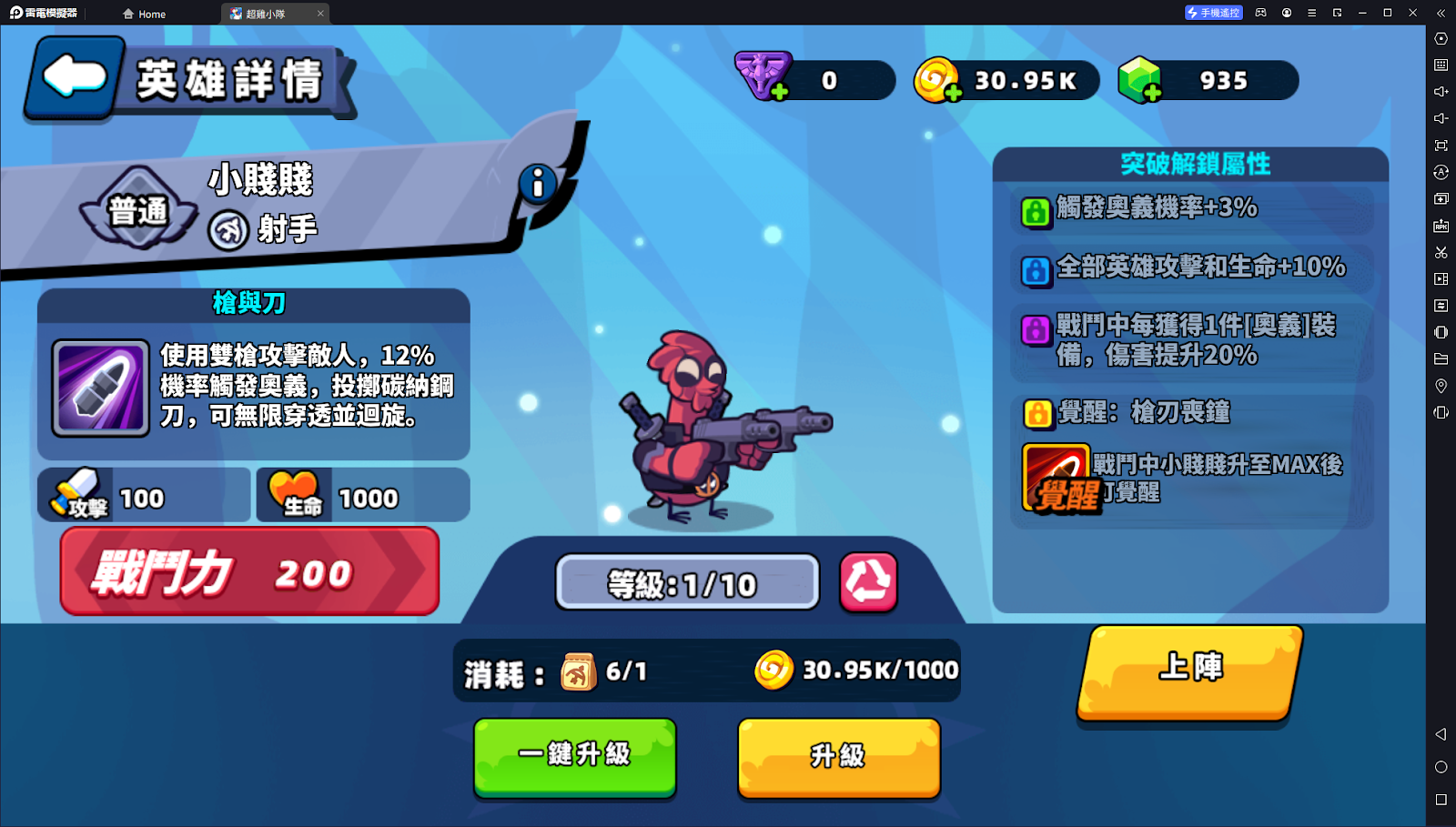
Task: Close the 超雞小隊 emulator tab
Action: tap(320, 14)
